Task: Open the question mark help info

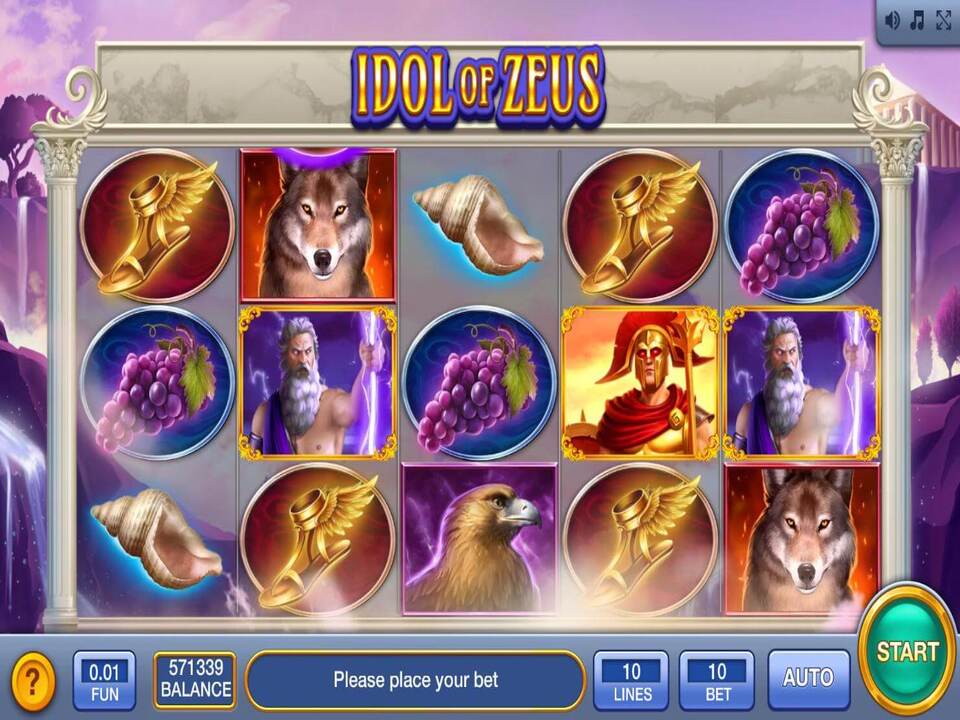Action: click(x=33, y=680)
